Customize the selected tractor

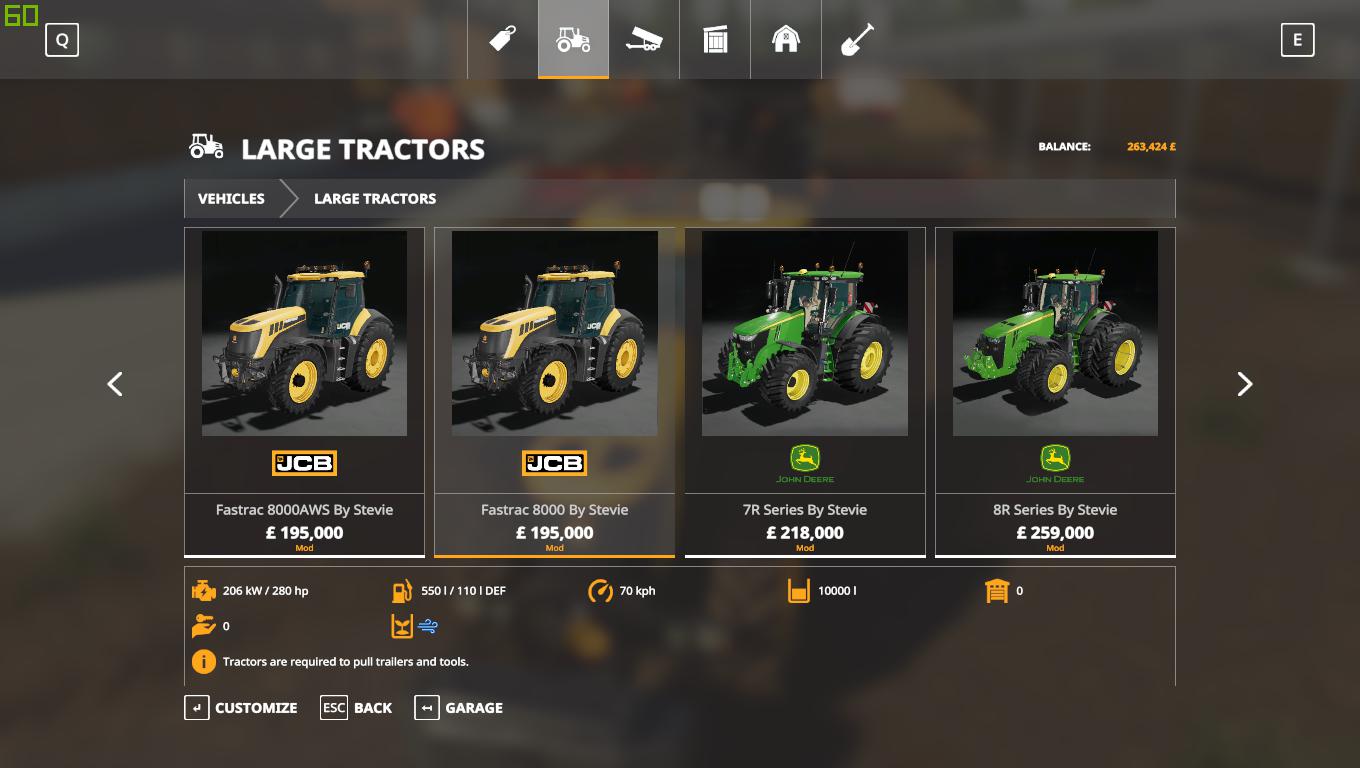pos(241,708)
